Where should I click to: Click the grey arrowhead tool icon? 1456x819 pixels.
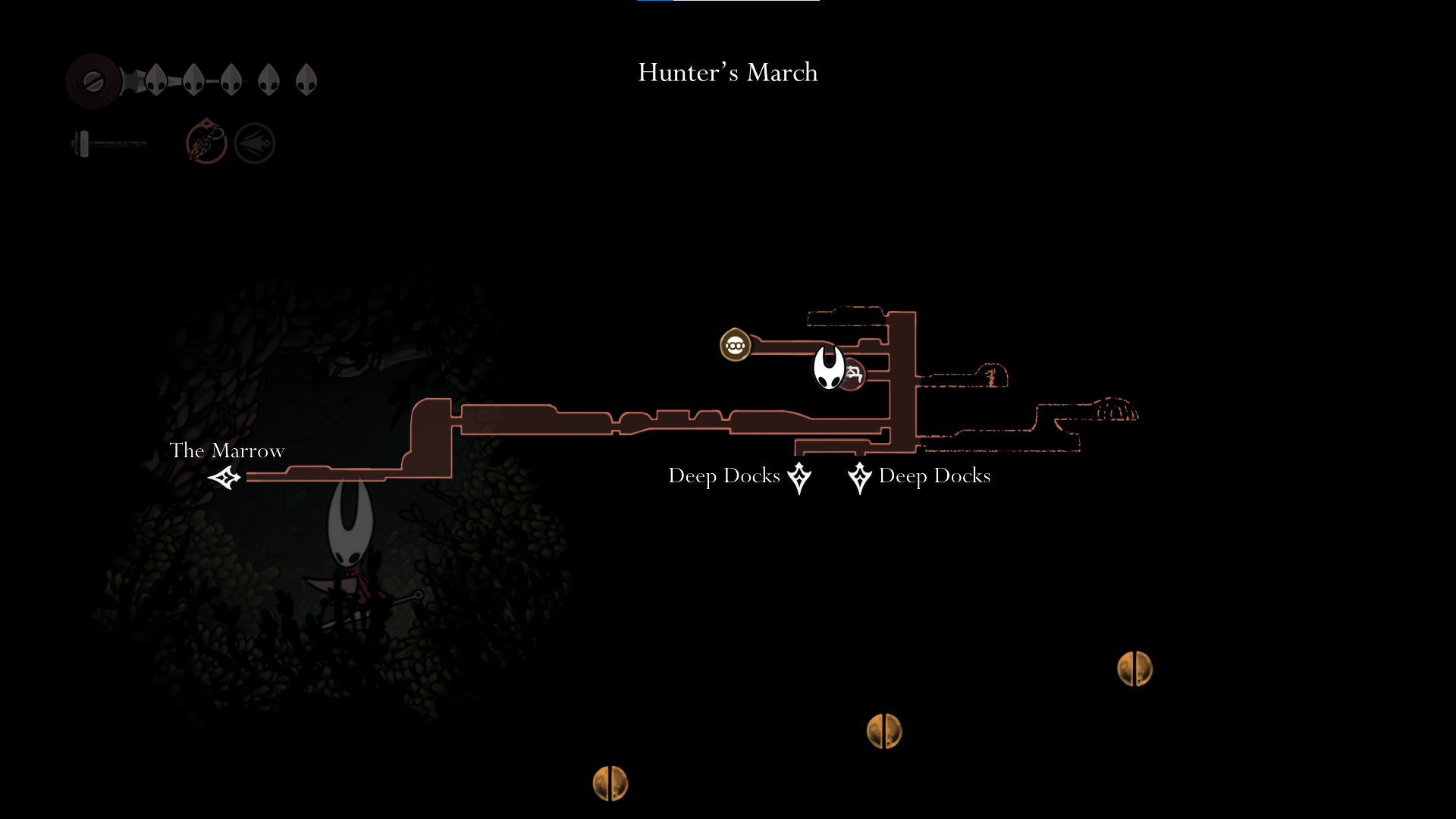tap(254, 143)
